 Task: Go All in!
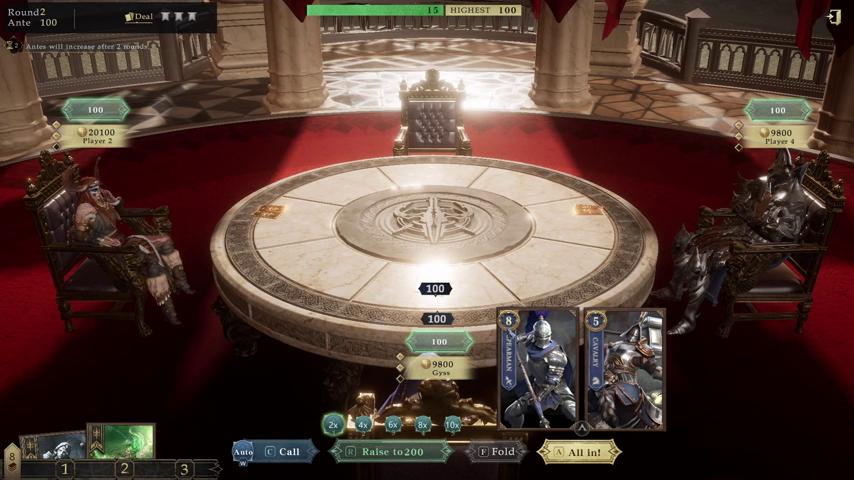[581, 452]
